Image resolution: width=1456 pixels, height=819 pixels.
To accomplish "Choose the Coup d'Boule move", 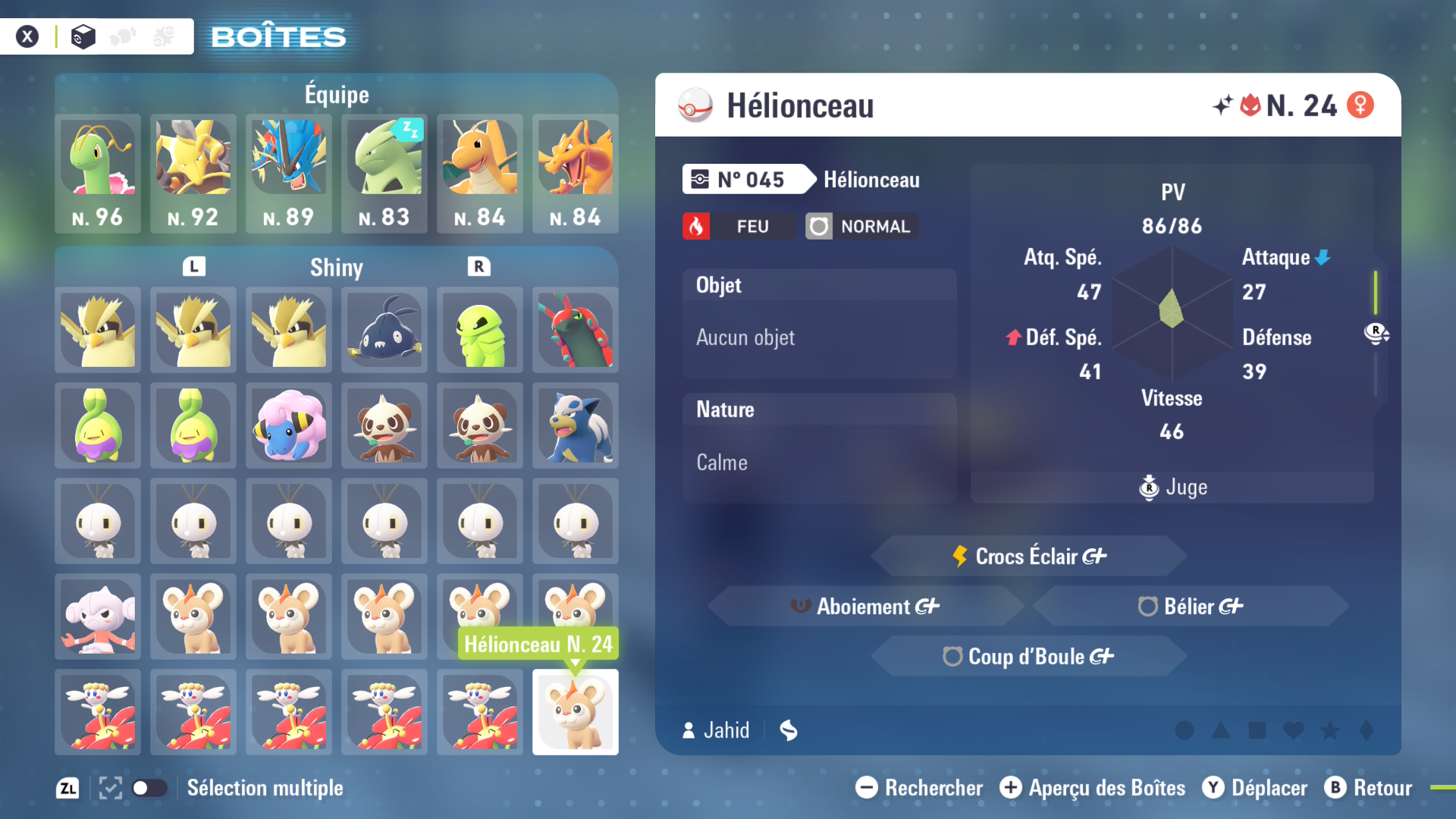I will pos(1029,657).
